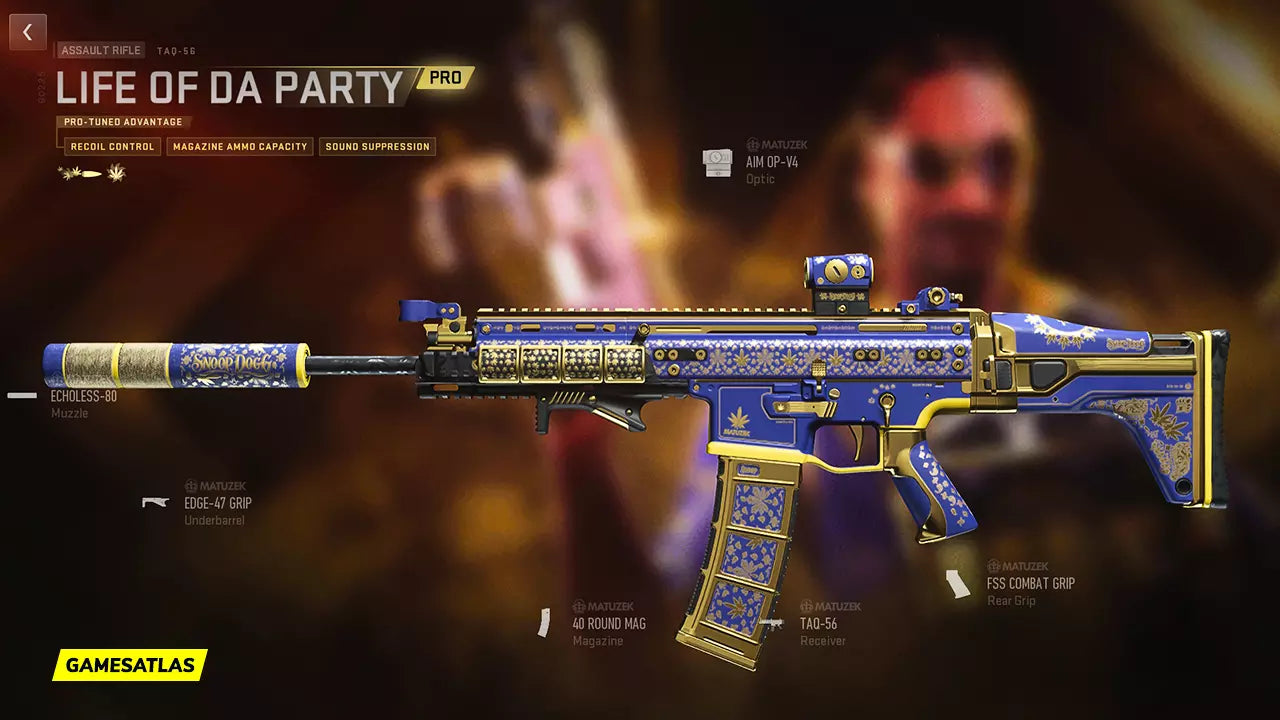Select the 40 Round Mag magazine slot
The width and height of the screenshot is (1280, 720).
[x=608, y=623]
